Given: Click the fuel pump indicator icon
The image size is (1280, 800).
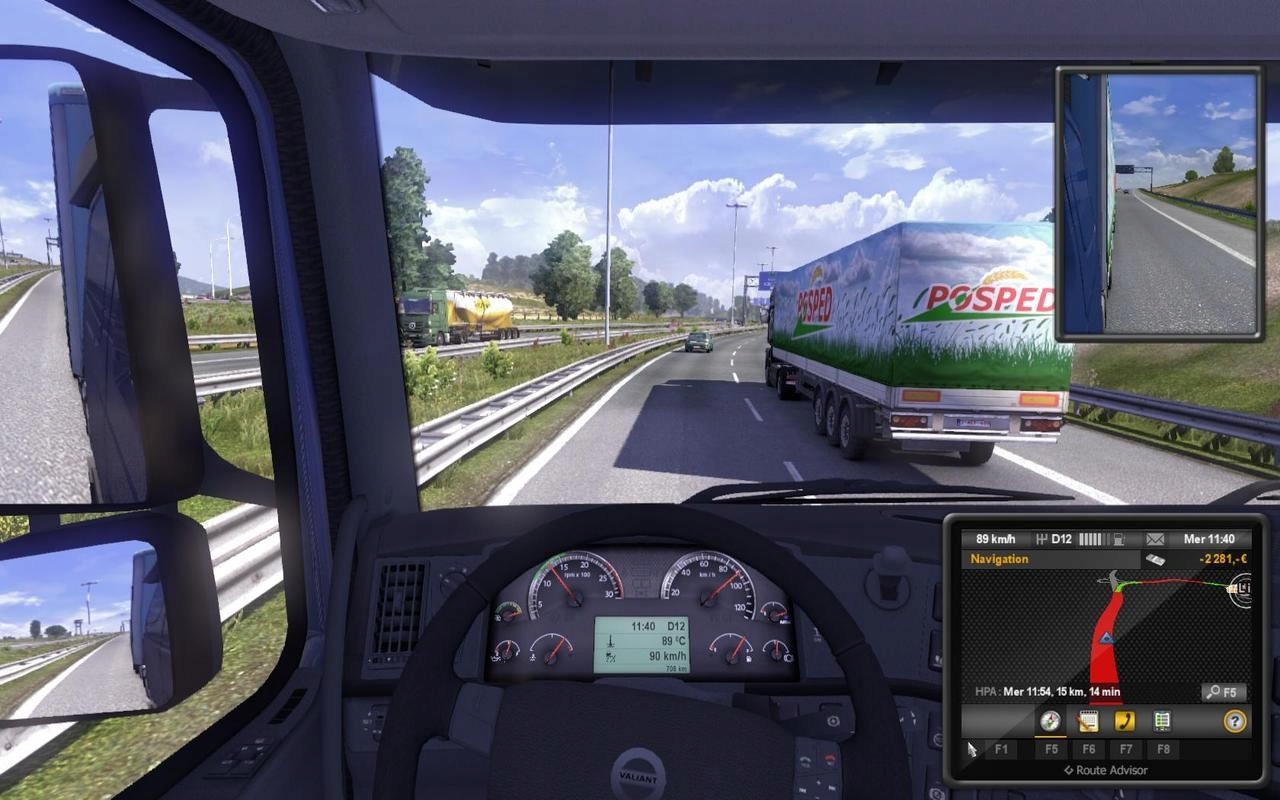Looking at the screenshot, I should 1119,540.
